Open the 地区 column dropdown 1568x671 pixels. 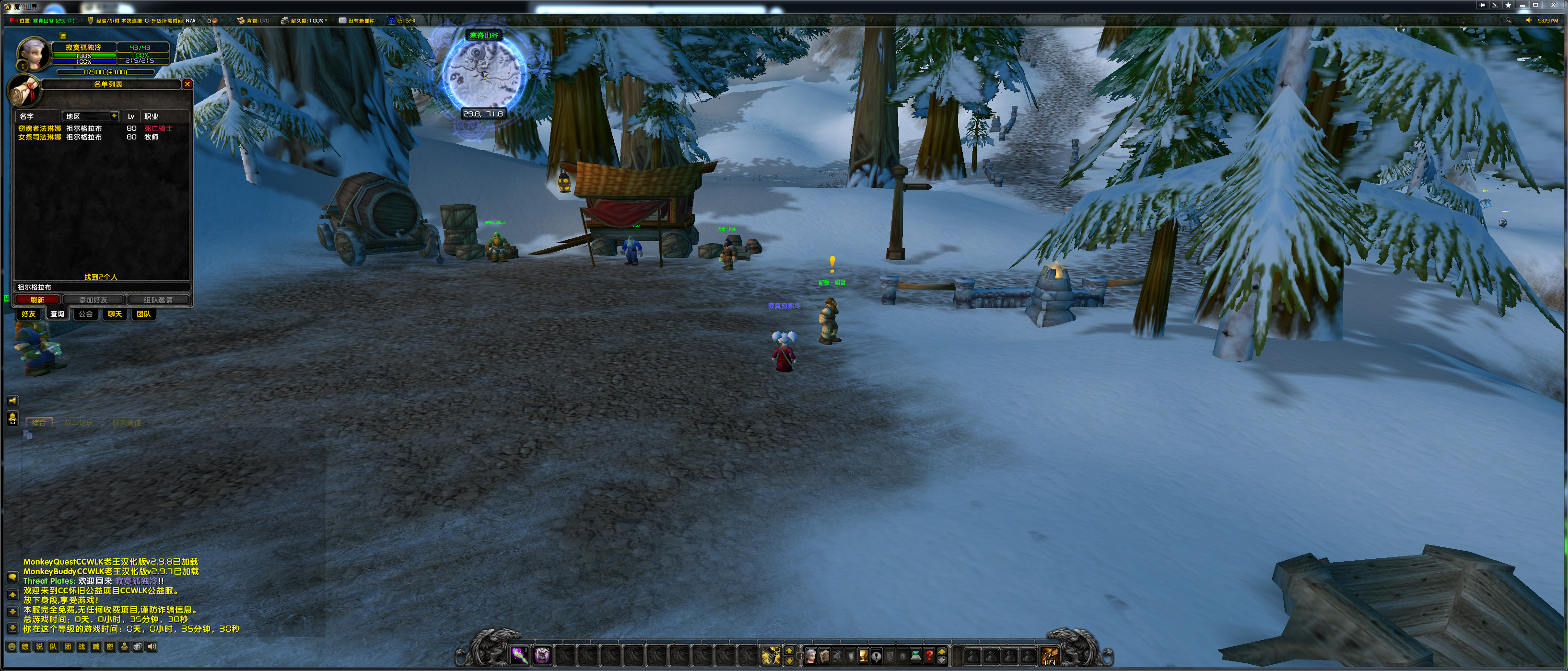tap(114, 116)
